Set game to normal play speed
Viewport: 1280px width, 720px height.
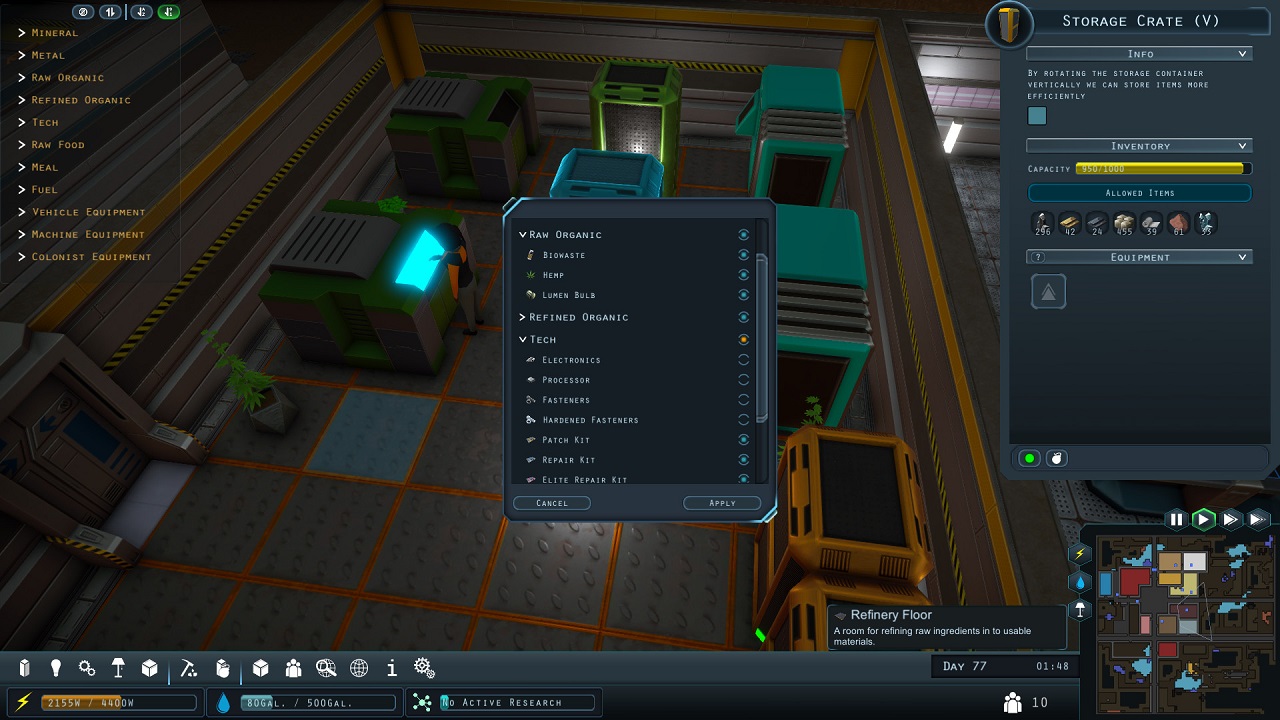click(x=1204, y=519)
